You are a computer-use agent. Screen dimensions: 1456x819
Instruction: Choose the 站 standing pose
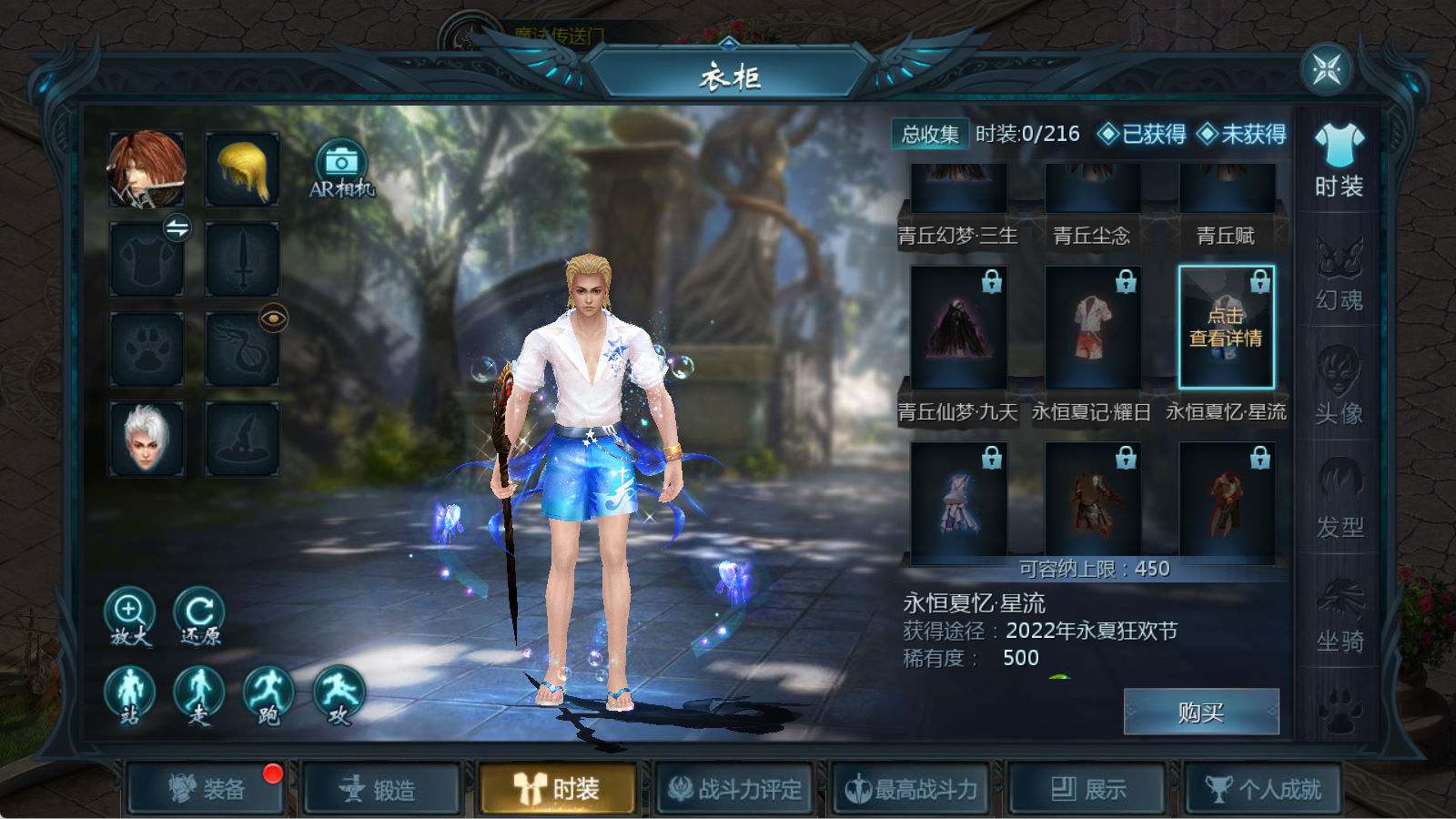129,695
